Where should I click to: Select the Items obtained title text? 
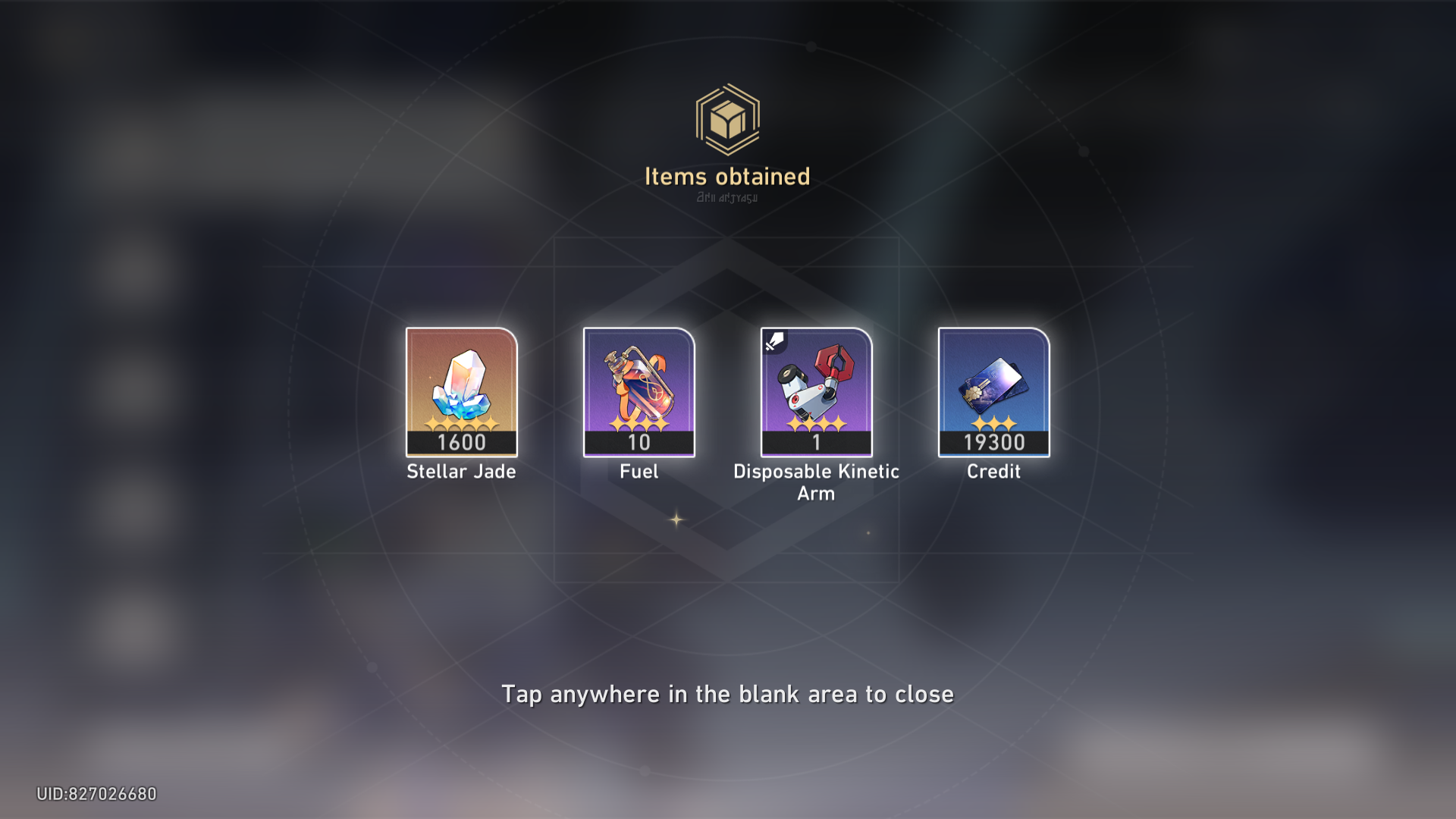pyautogui.click(x=726, y=177)
